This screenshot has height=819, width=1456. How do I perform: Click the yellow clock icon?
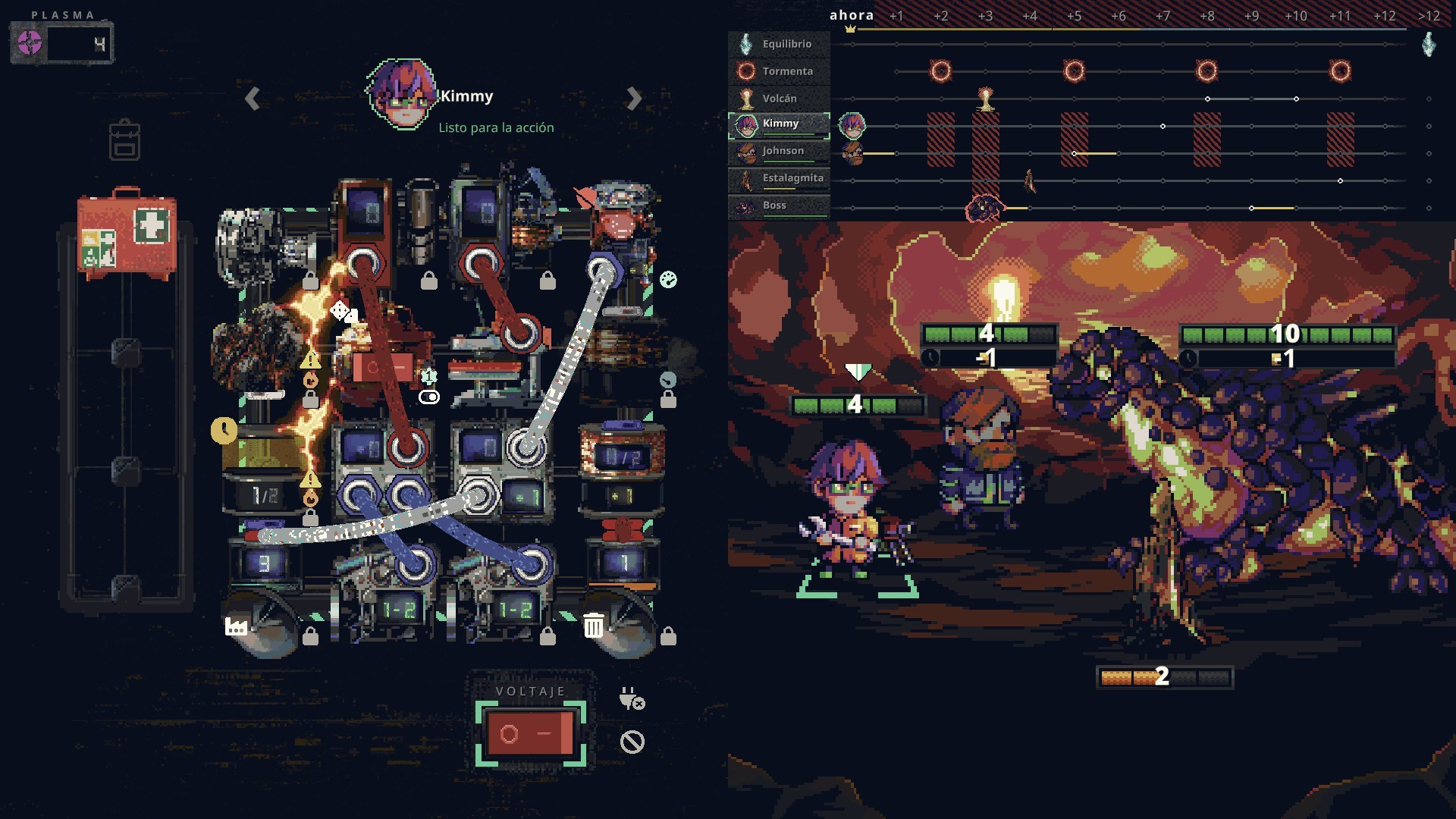224,431
